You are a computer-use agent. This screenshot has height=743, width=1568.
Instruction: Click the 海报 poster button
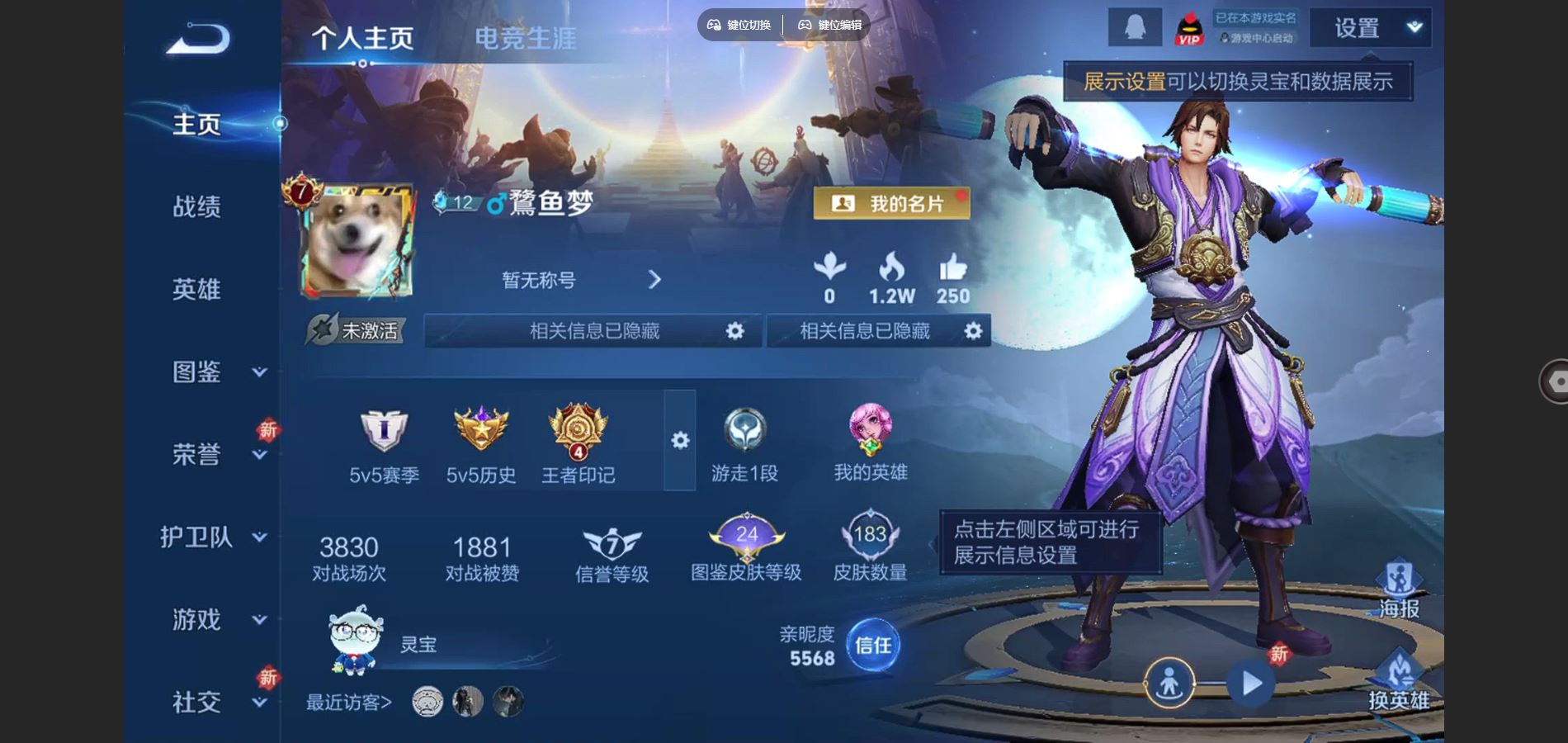(1399, 589)
